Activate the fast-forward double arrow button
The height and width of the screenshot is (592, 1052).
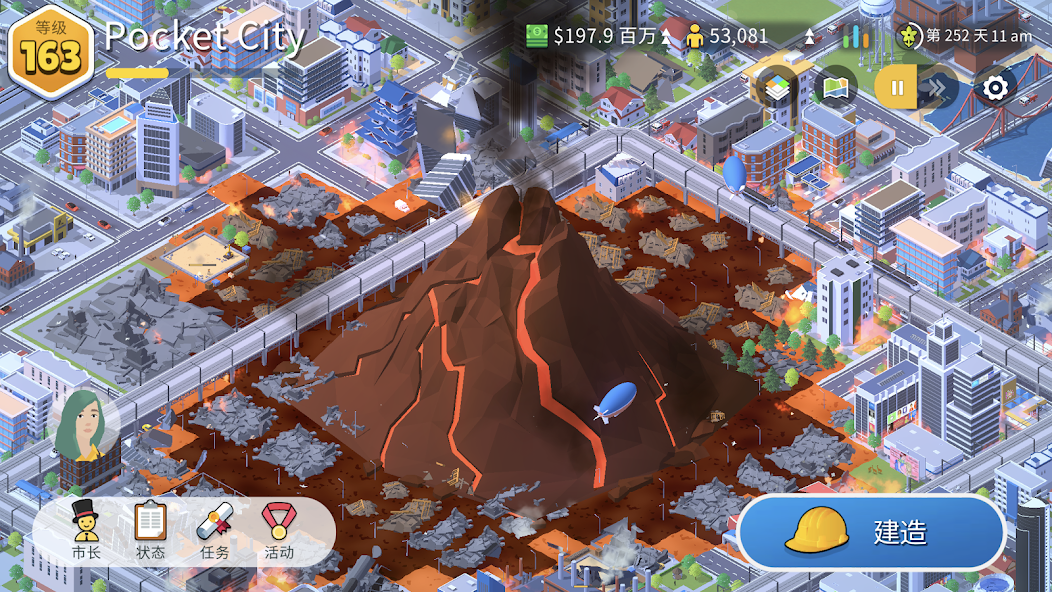pos(938,88)
